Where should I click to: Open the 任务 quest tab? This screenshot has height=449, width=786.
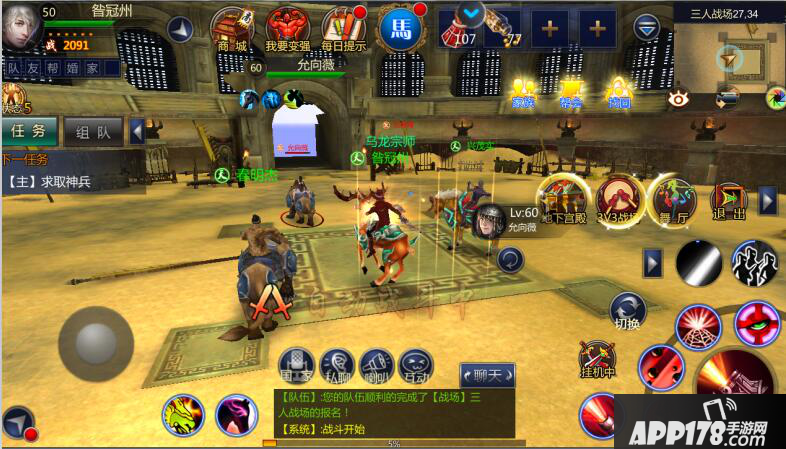[28, 131]
